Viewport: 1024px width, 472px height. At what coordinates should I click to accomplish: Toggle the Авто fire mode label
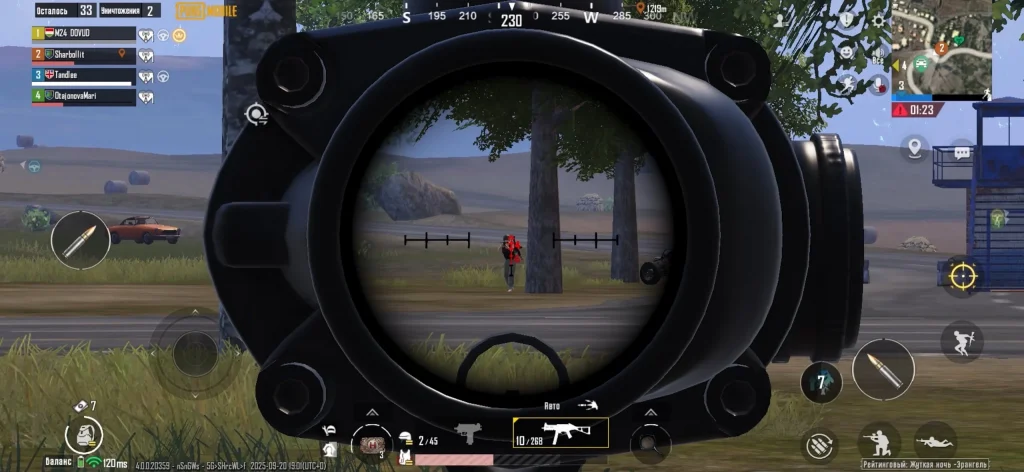[x=552, y=405]
